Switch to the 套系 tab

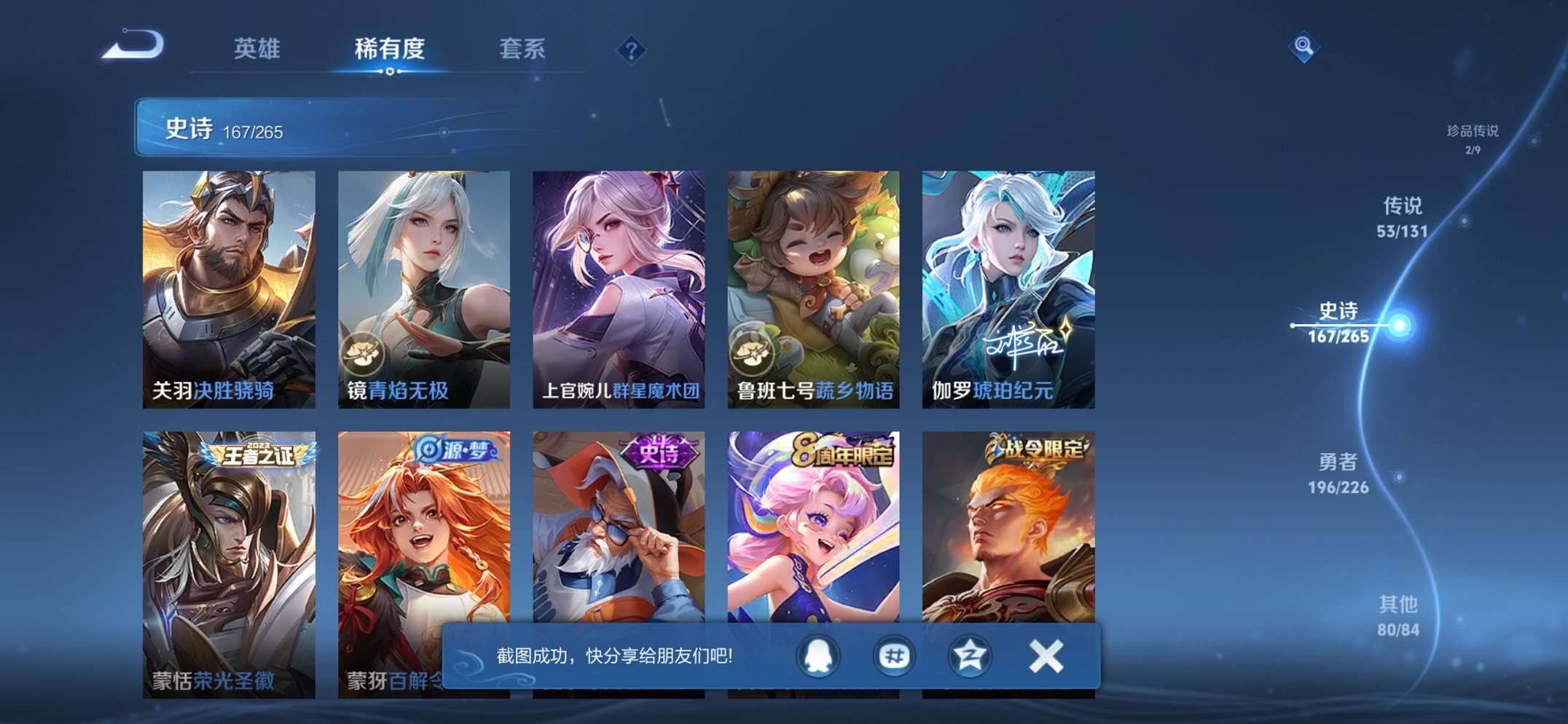[x=522, y=50]
